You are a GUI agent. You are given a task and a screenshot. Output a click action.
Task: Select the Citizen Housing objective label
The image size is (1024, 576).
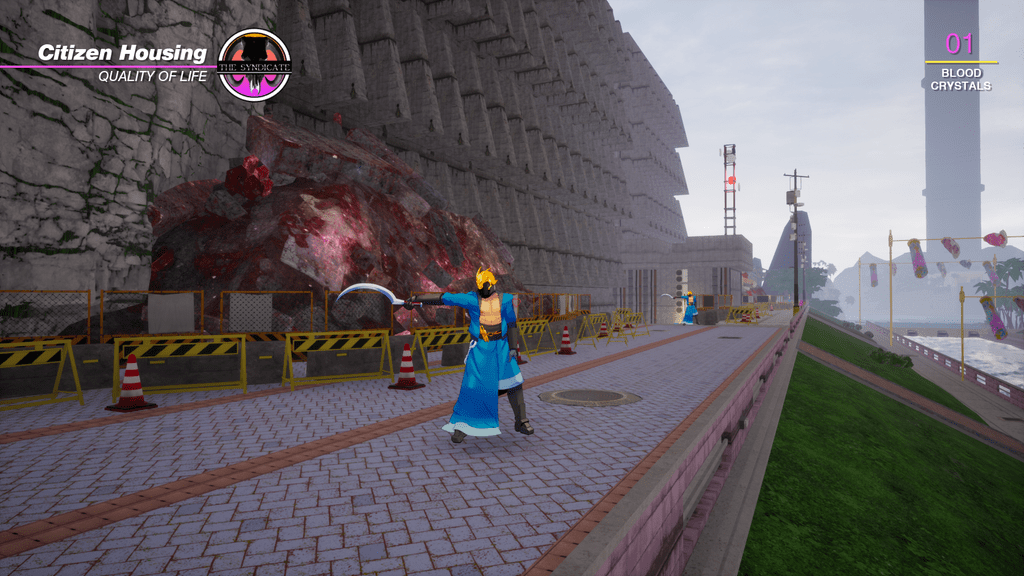point(122,53)
